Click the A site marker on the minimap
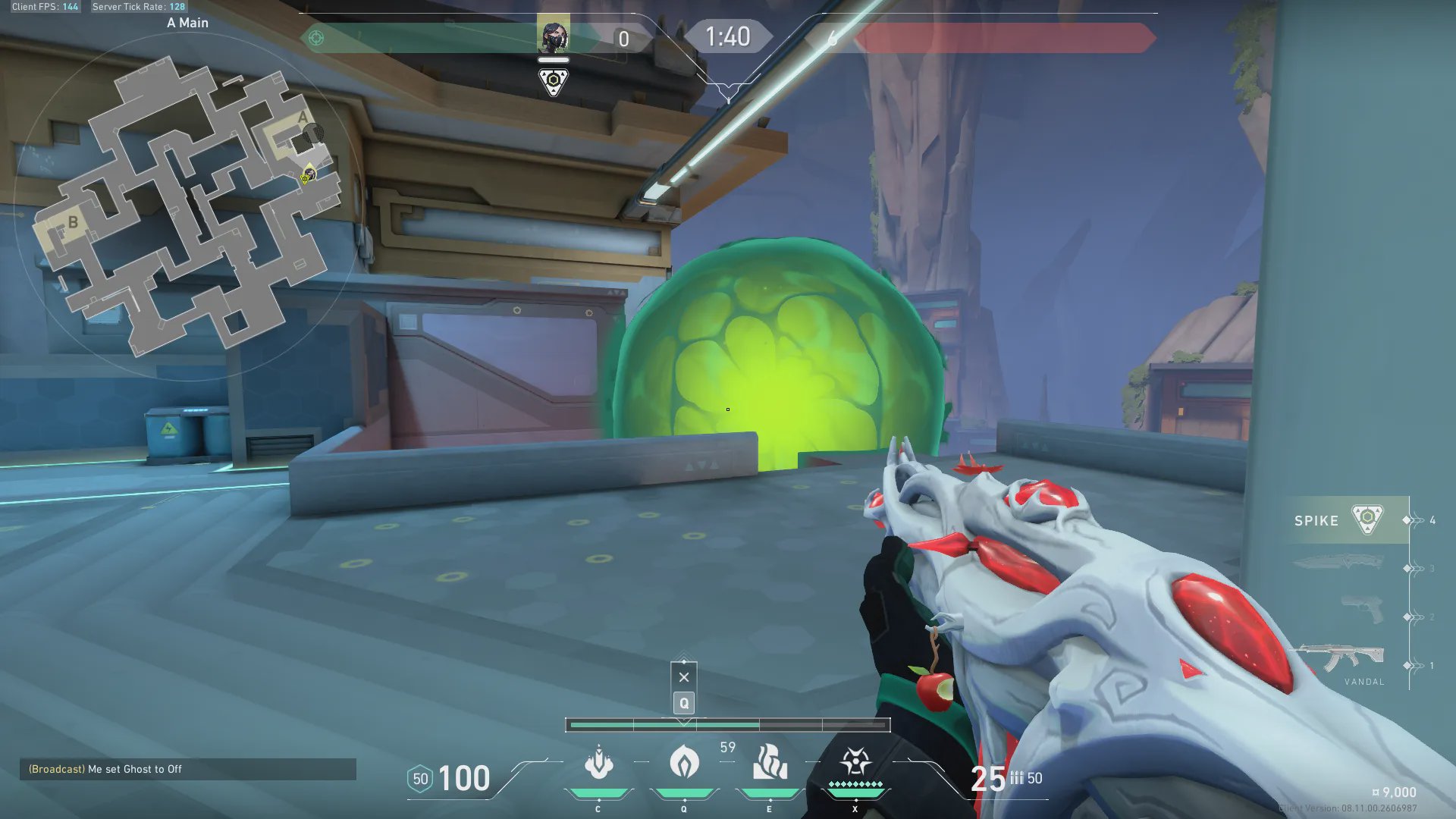 [303, 118]
